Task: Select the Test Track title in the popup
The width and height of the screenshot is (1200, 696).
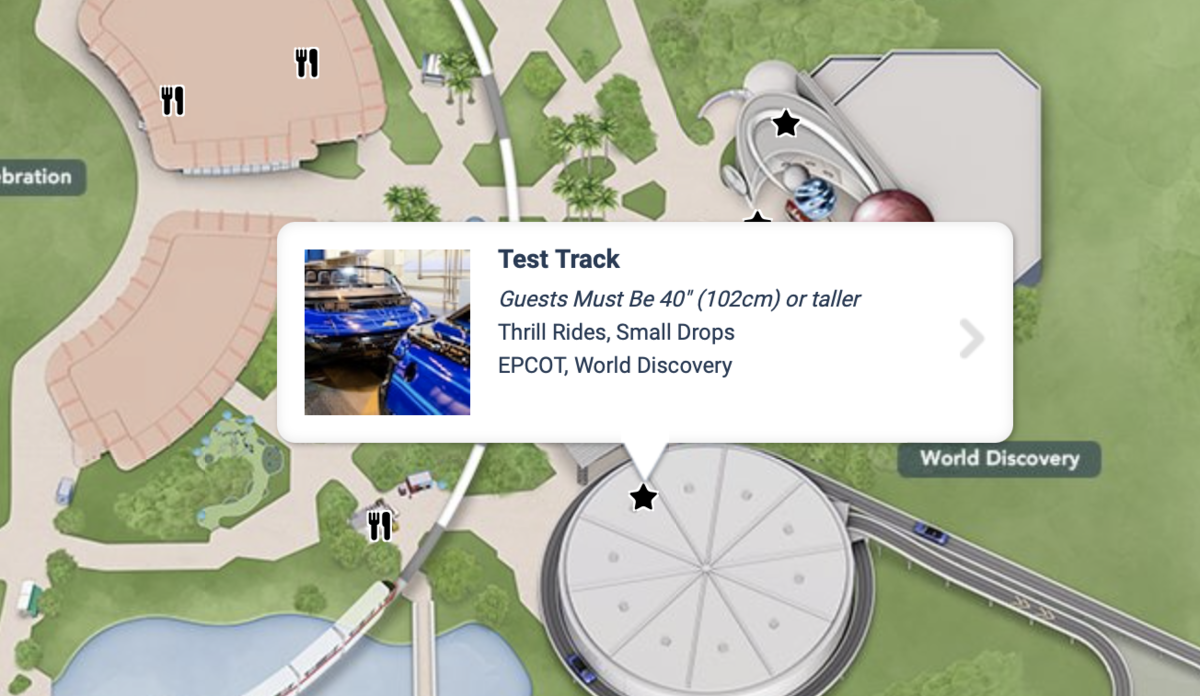Action: (x=559, y=259)
